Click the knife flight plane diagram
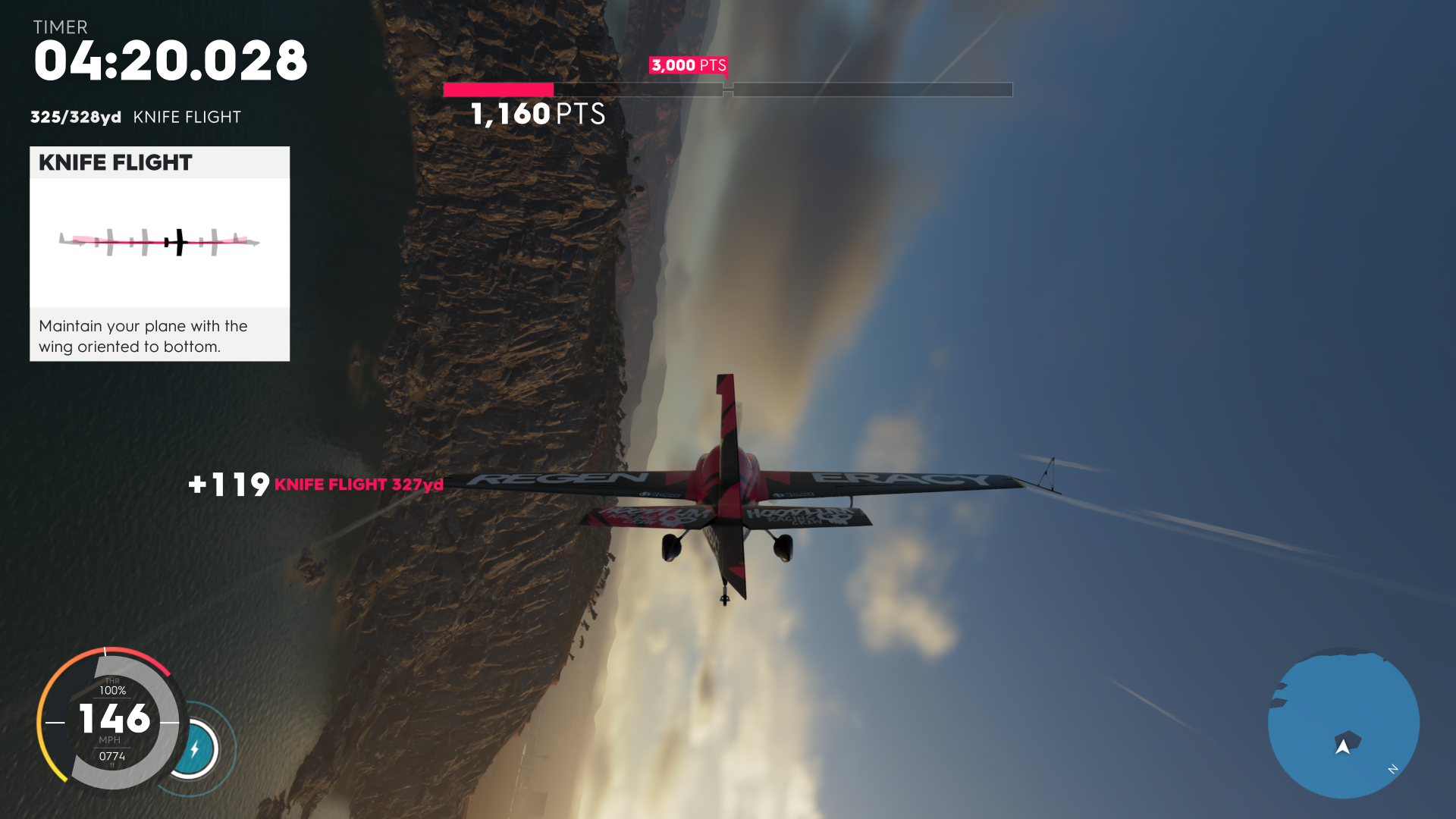Viewport: 1456px width, 819px height. coord(159,241)
